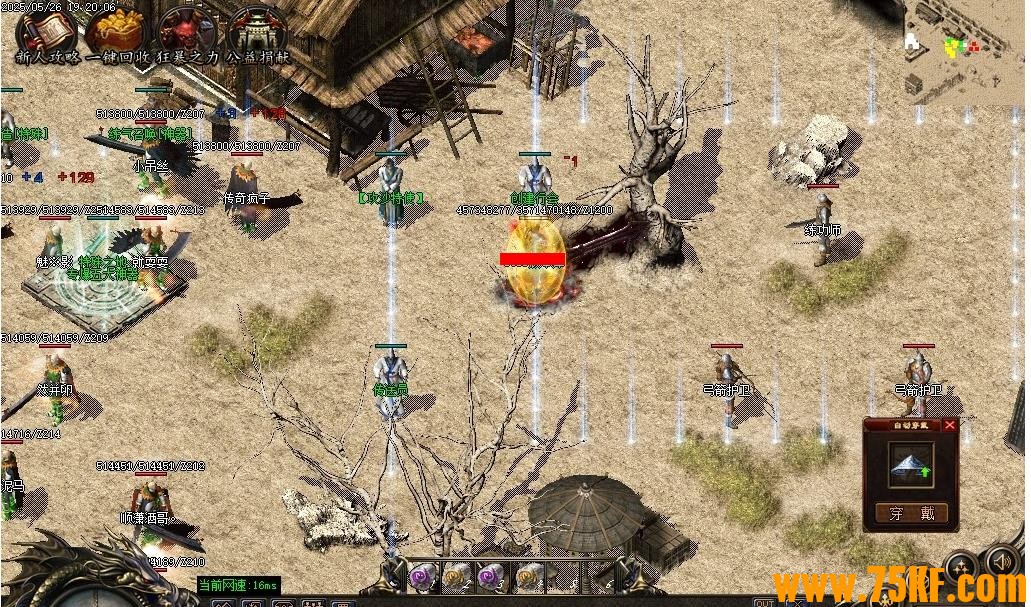1031x607 pixels.
Task: Use the purple scroll in hotbar slot 1
Action: [x=420, y=575]
